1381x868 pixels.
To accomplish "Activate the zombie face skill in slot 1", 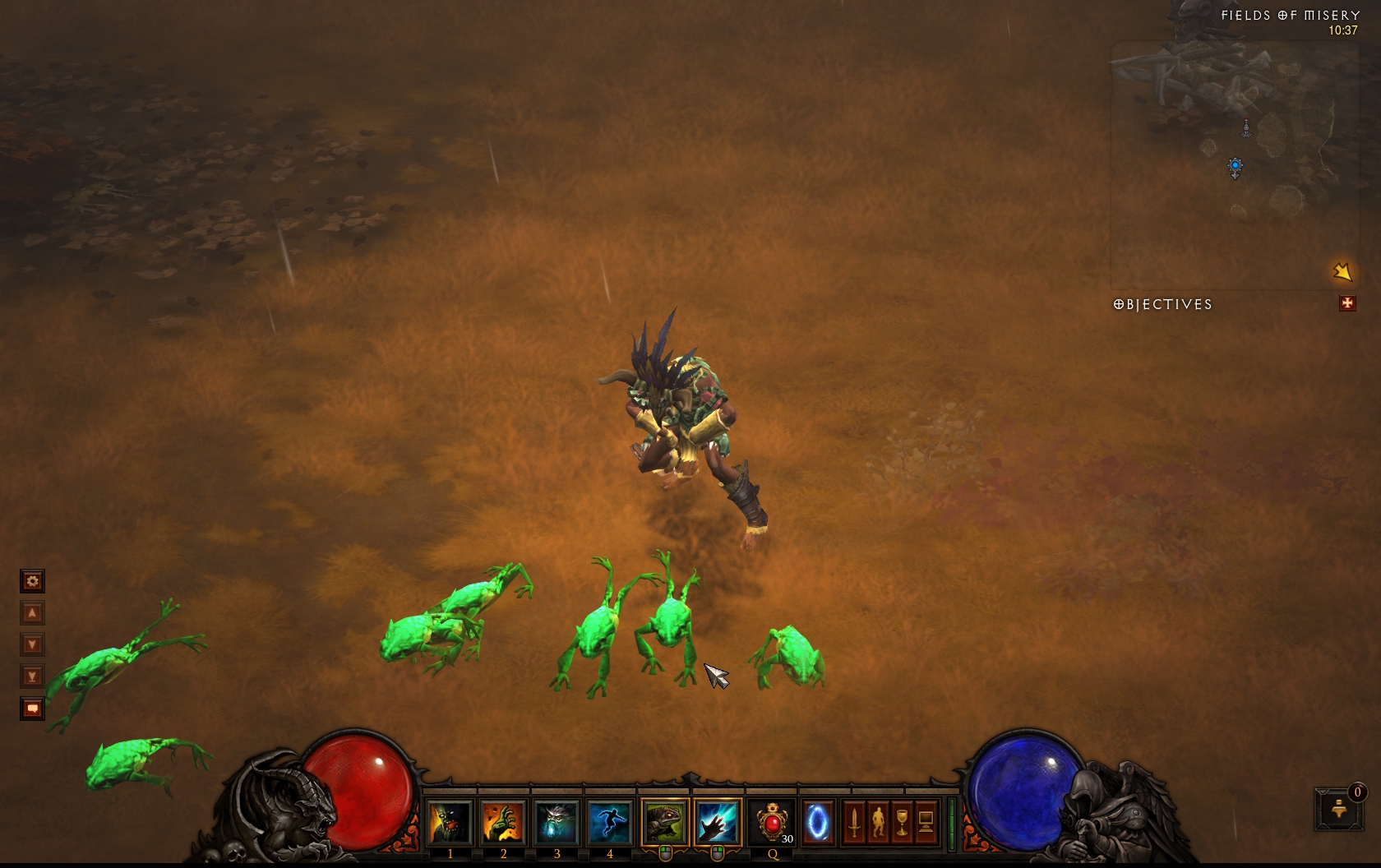I will coord(450,822).
